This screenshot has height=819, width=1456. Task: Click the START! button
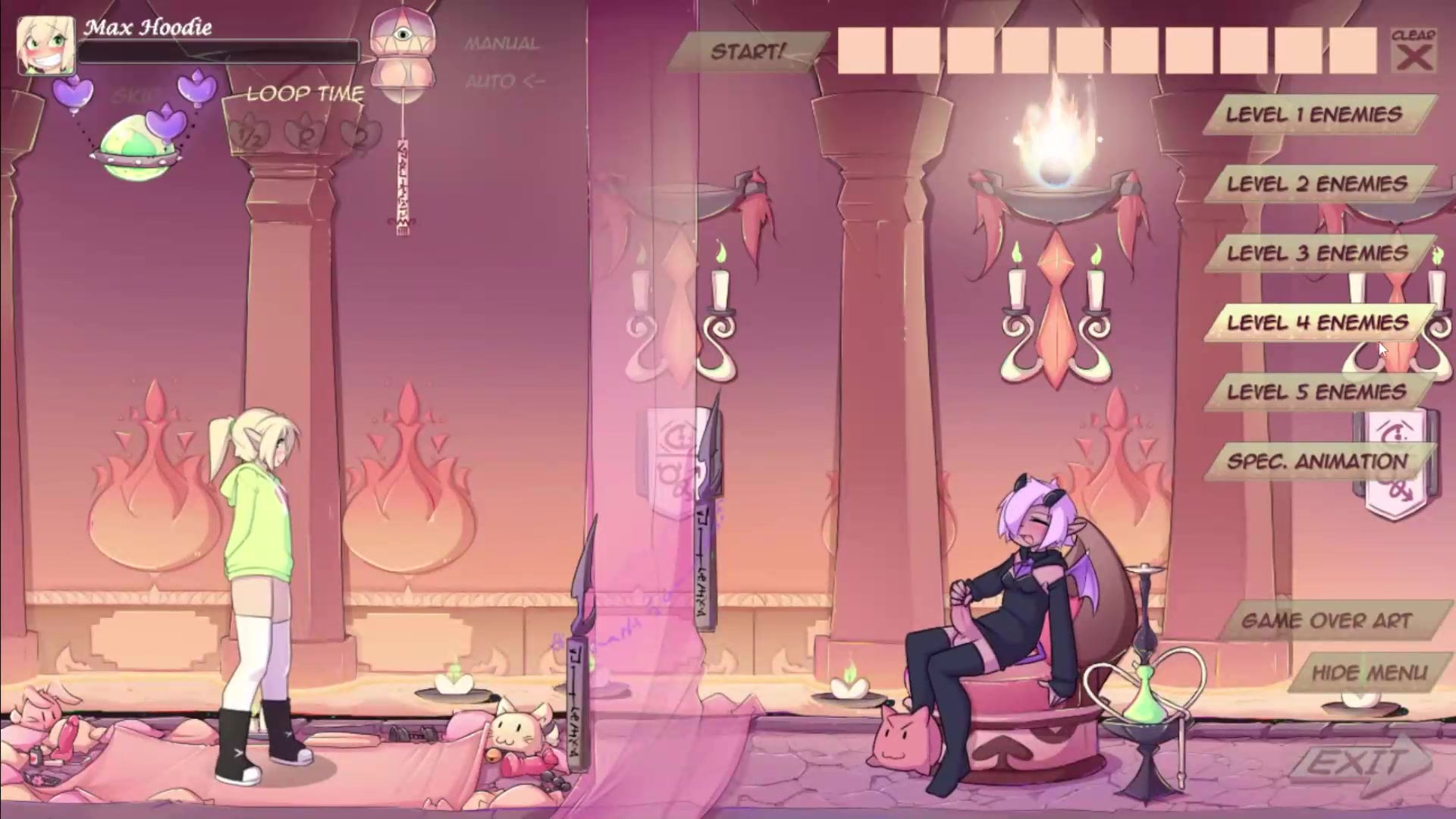click(747, 52)
